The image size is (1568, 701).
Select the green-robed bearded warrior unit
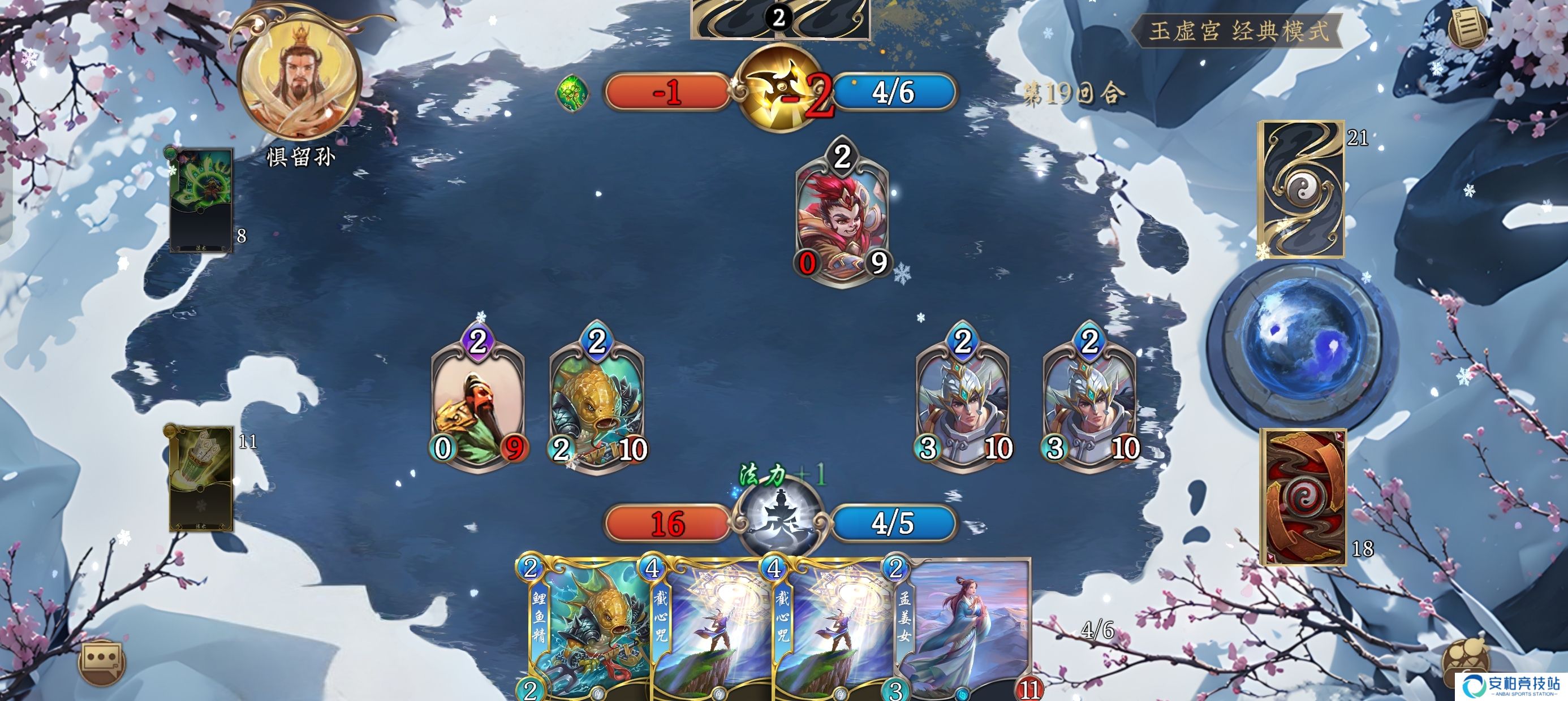(478, 401)
